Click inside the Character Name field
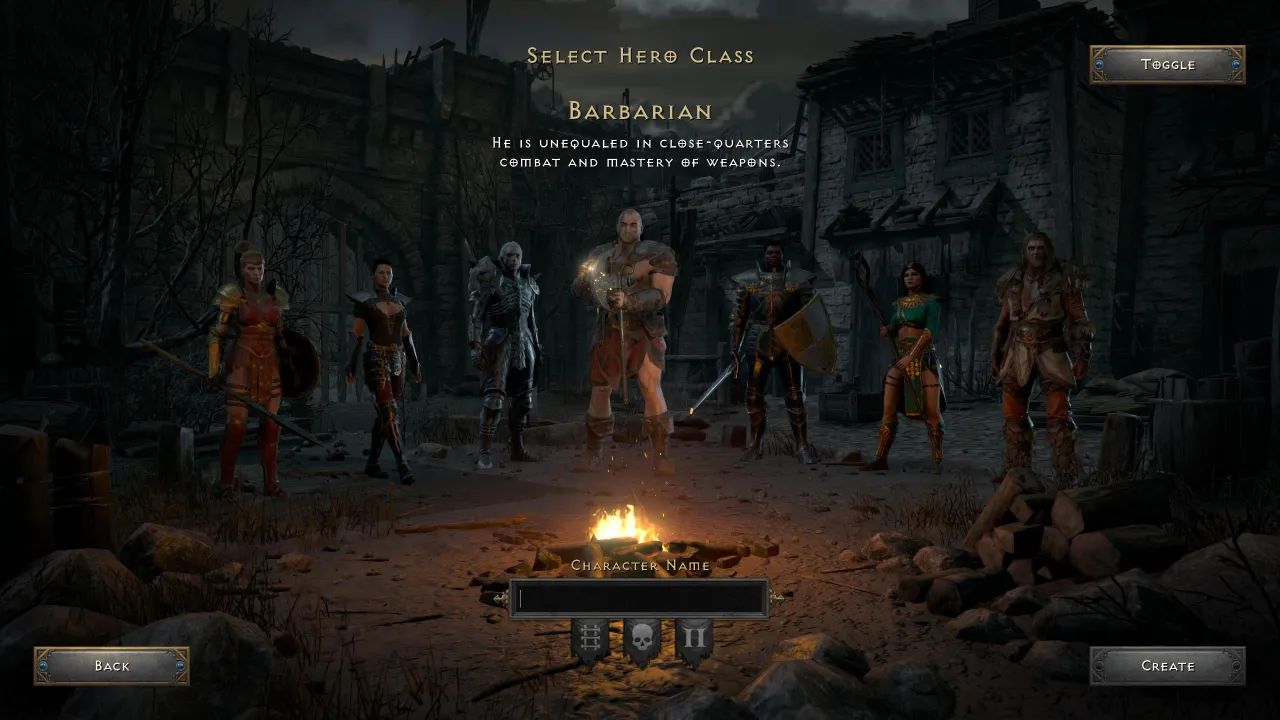1280x720 pixels. [640, 598]
